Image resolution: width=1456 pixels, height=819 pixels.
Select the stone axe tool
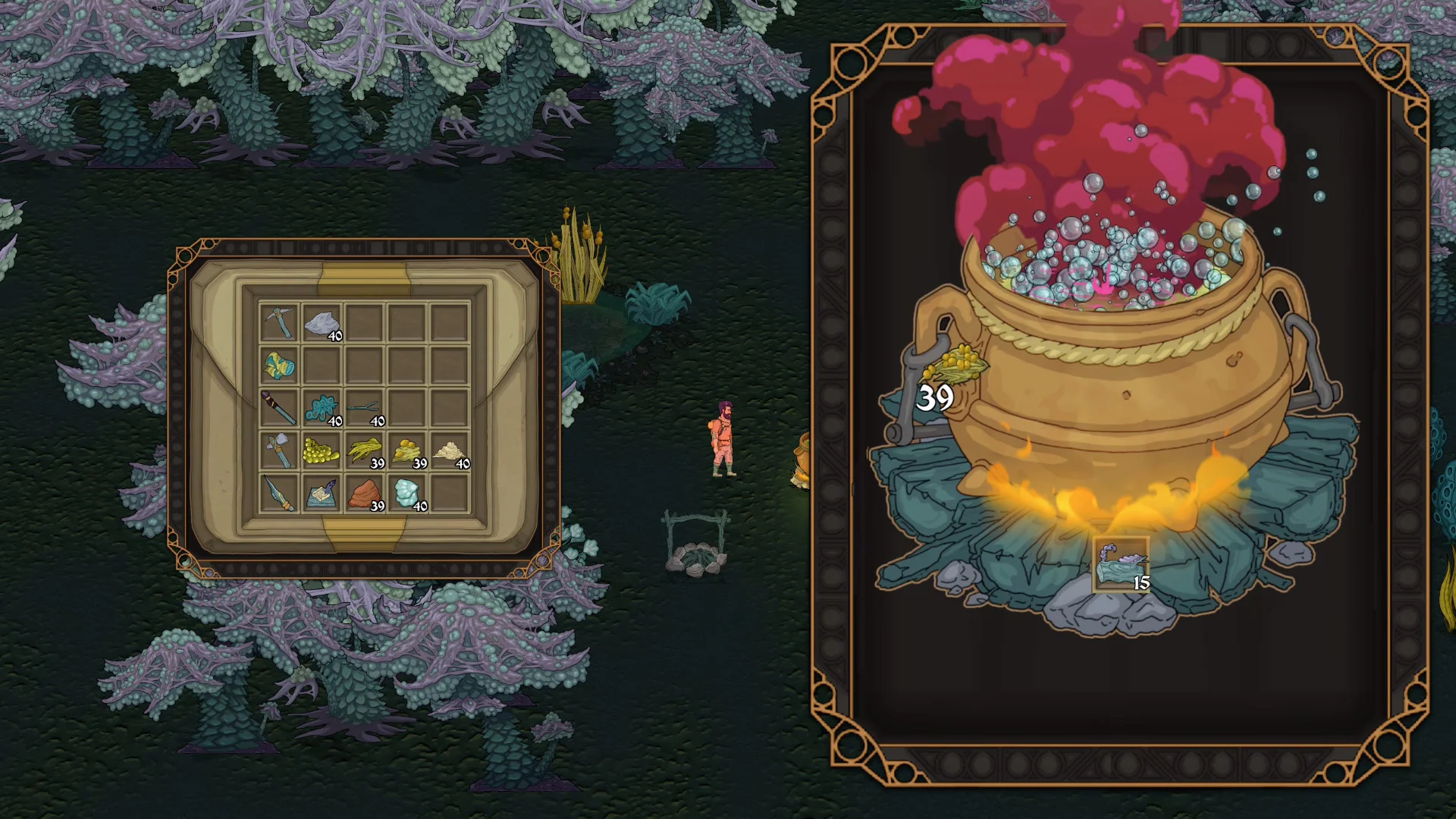(278, 451)
